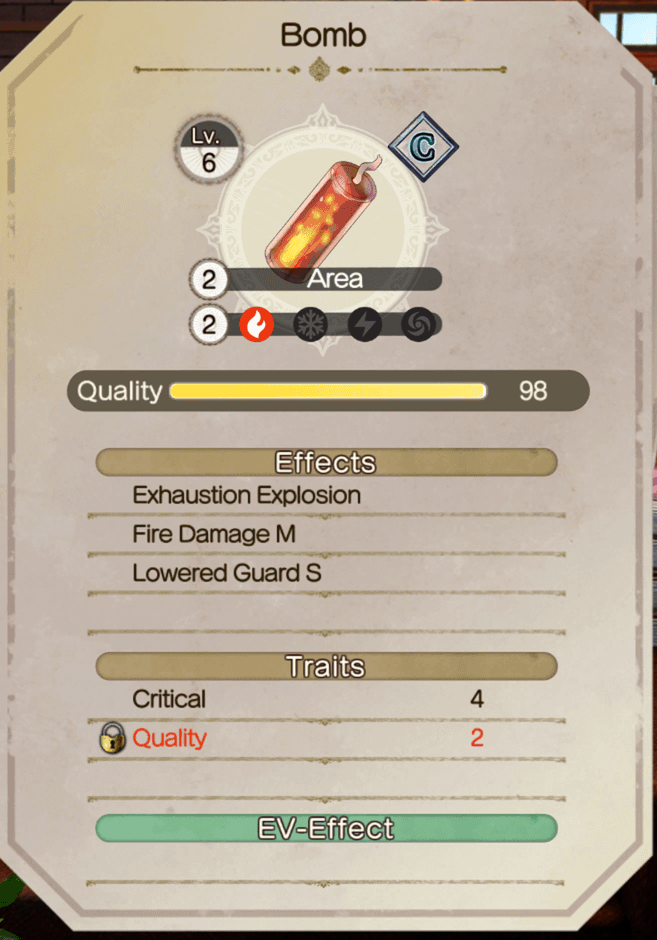Image resolution: width=657 pixels, height=940 pixels.
Task: Click the lightning bolt element icon
Action: (364, 325)
